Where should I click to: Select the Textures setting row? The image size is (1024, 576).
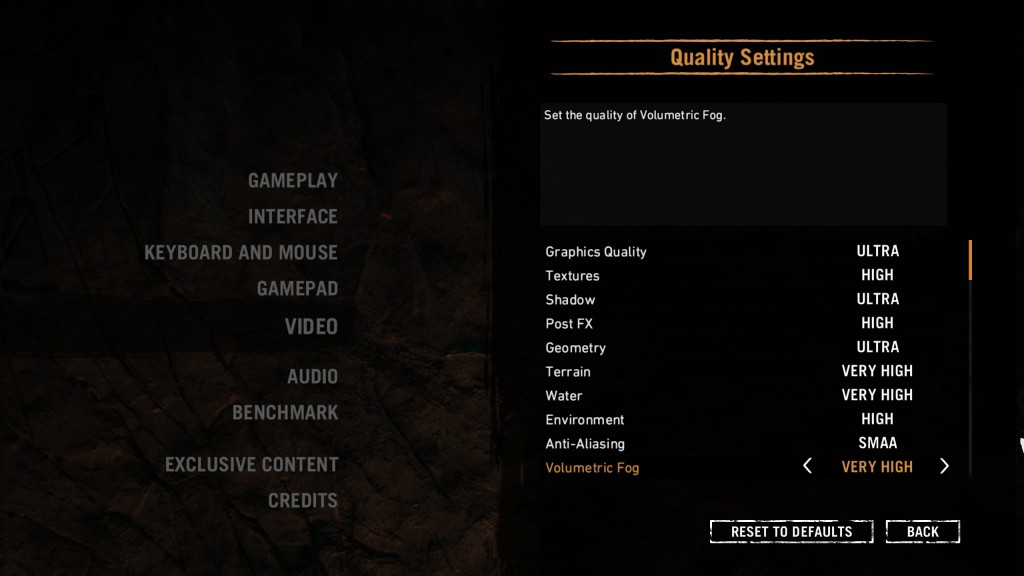(572, 276)
